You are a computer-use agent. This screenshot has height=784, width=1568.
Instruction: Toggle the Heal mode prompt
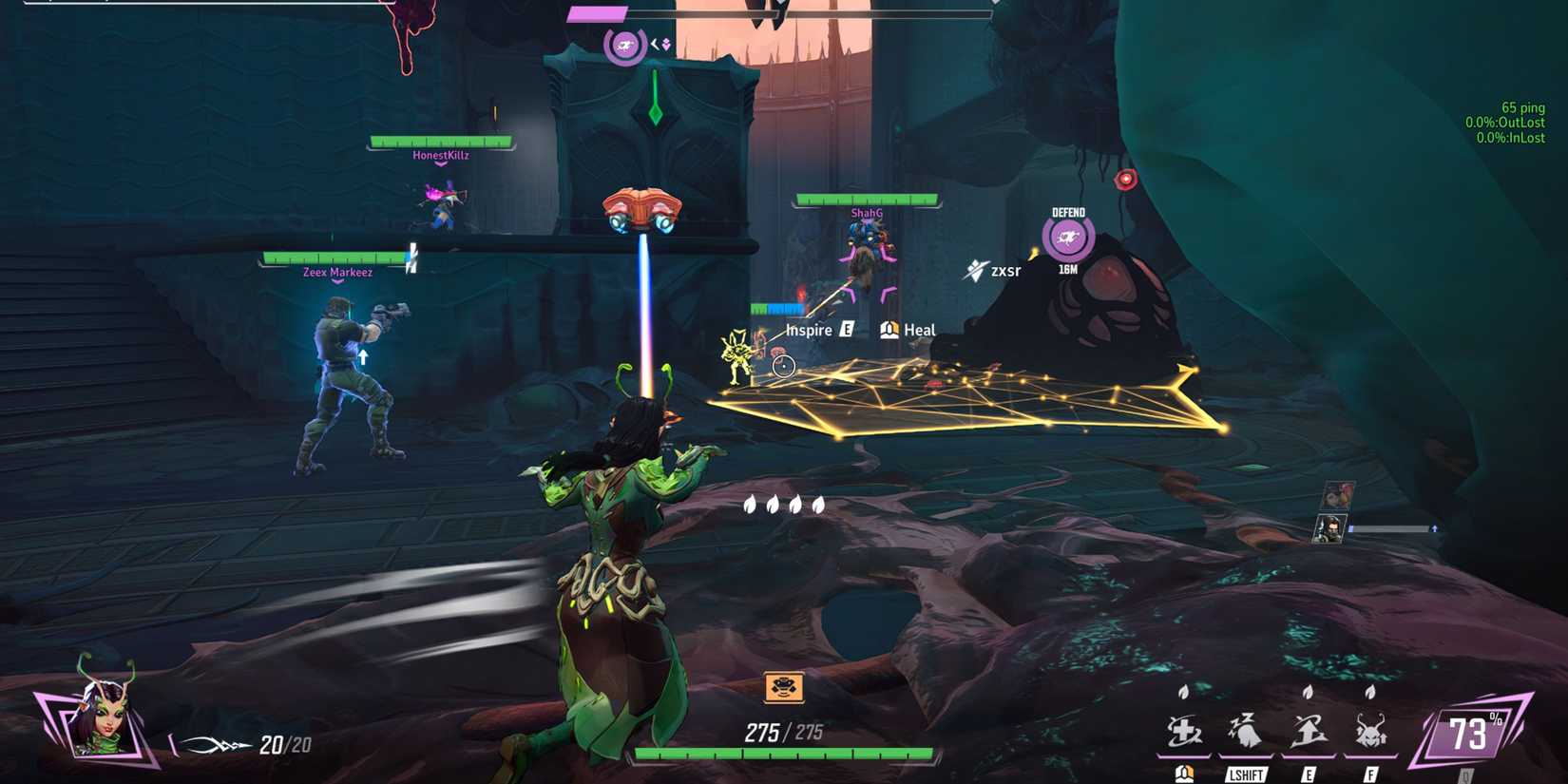908,330
